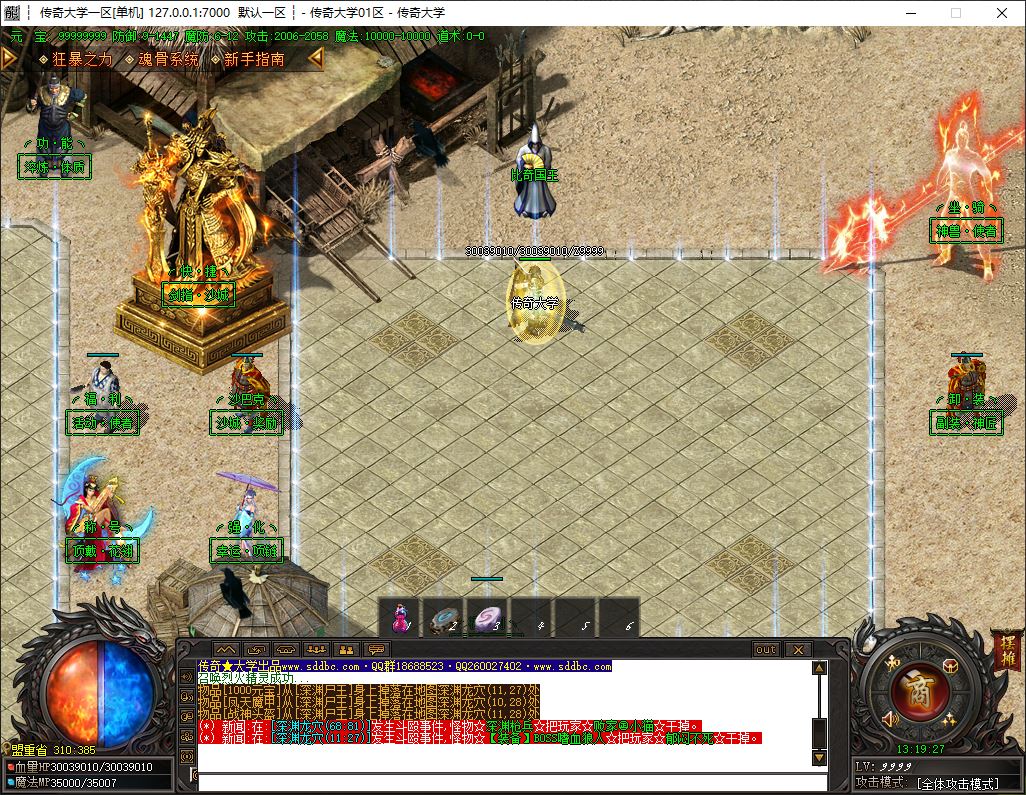Open the treasure chest icon on the dial
Screen dimensions: 1026x795
click(x=951, y=665)
